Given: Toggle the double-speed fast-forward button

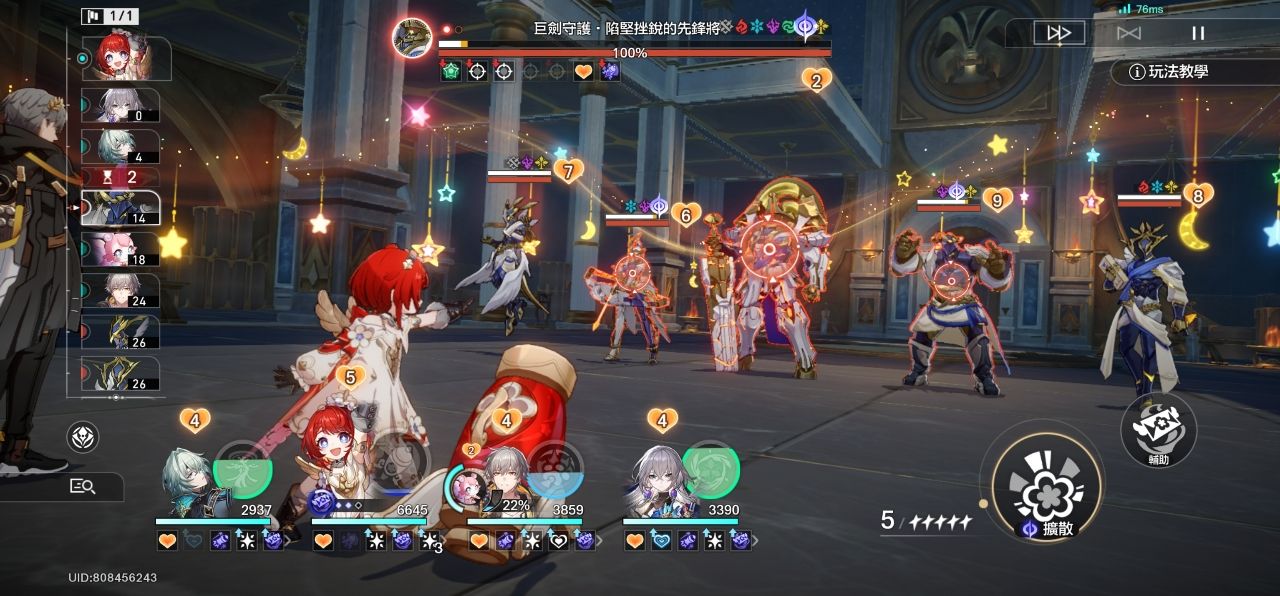Looking at the screenshot, I should point(1058,33).
